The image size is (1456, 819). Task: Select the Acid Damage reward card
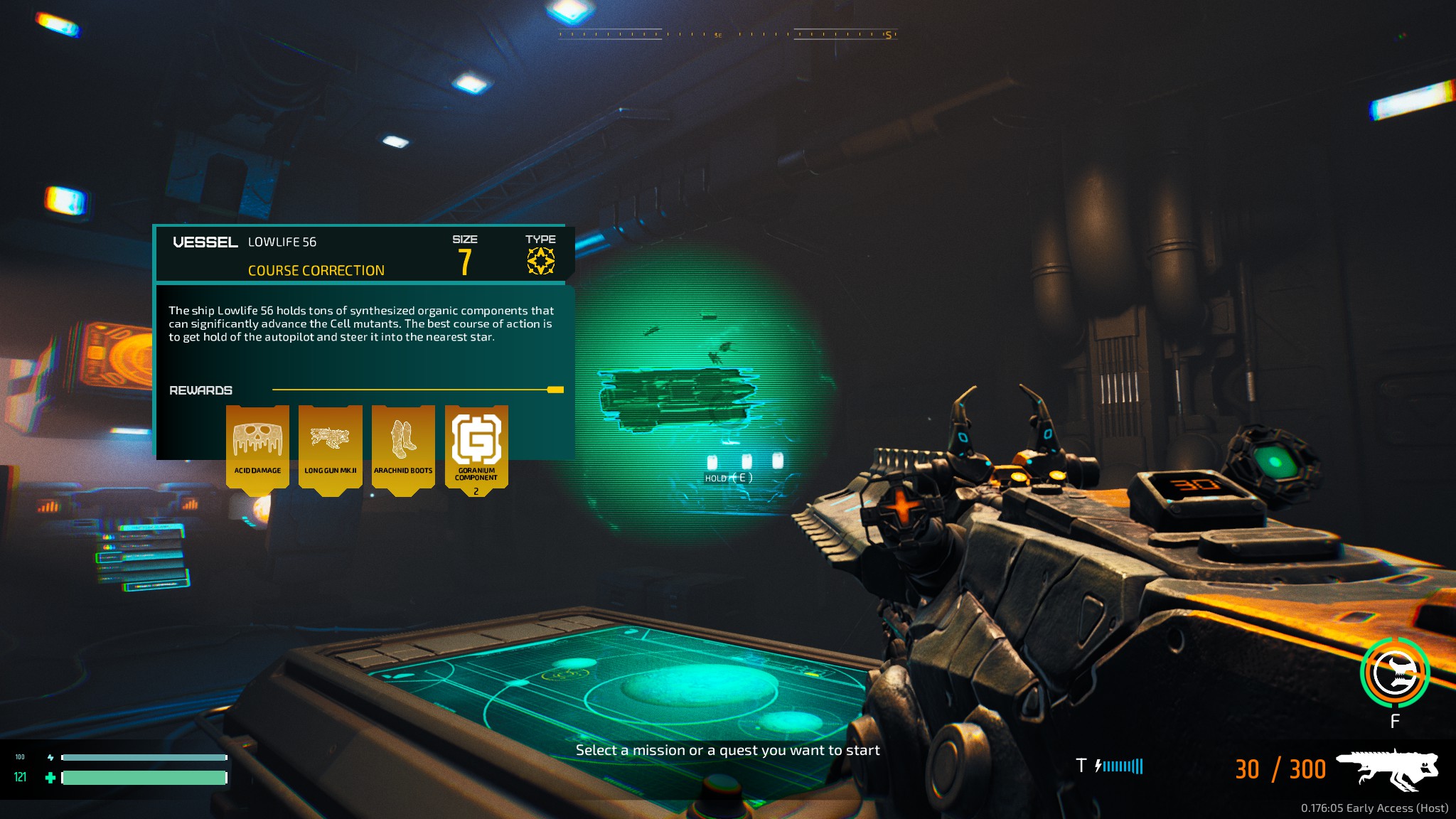tap(257, 446)
